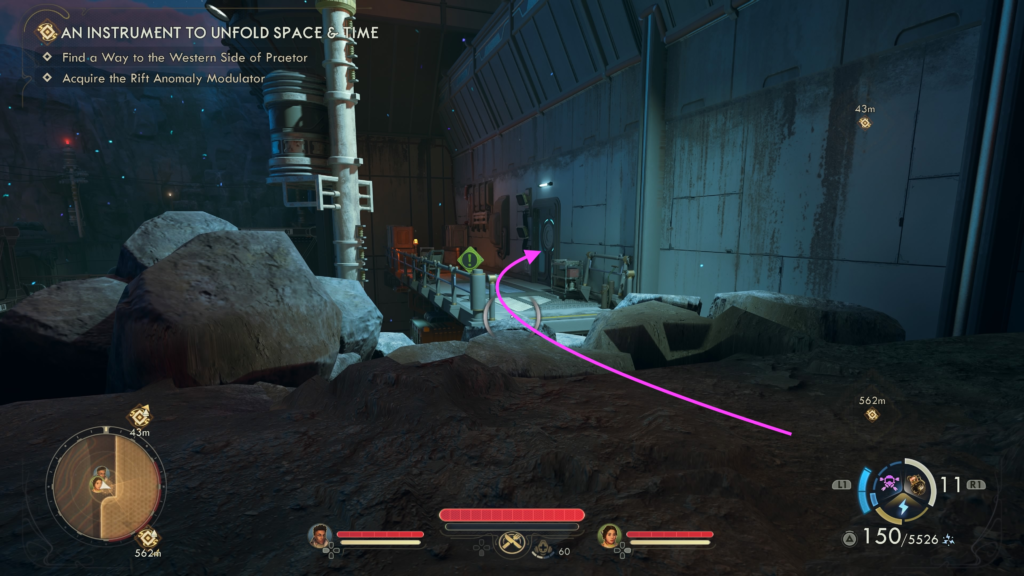Select the pink skull spell icon
Viewport: 1024px width, 576px height.
(x=888, y=485)
